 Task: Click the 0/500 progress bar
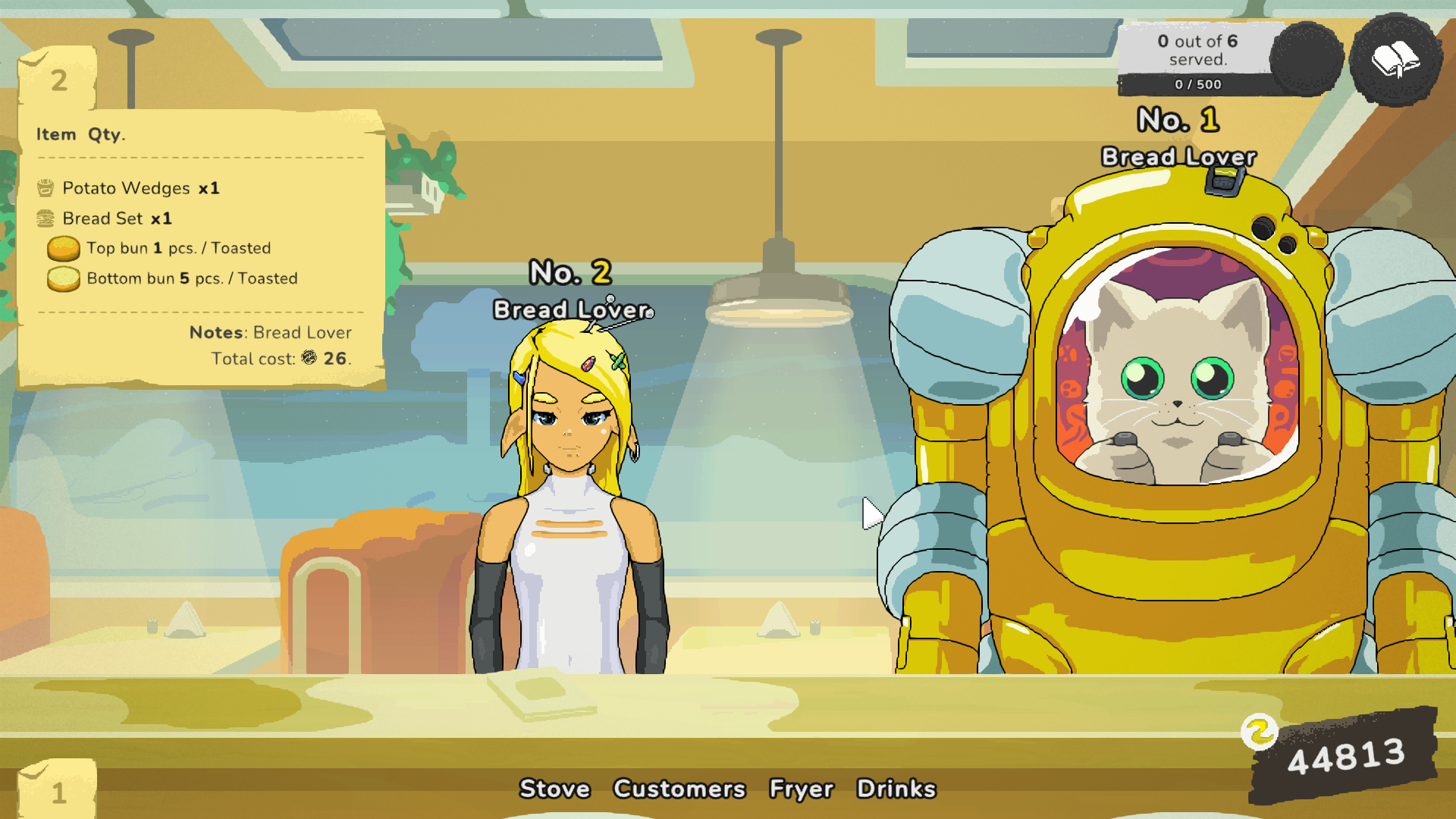(x=1197, y=84)
